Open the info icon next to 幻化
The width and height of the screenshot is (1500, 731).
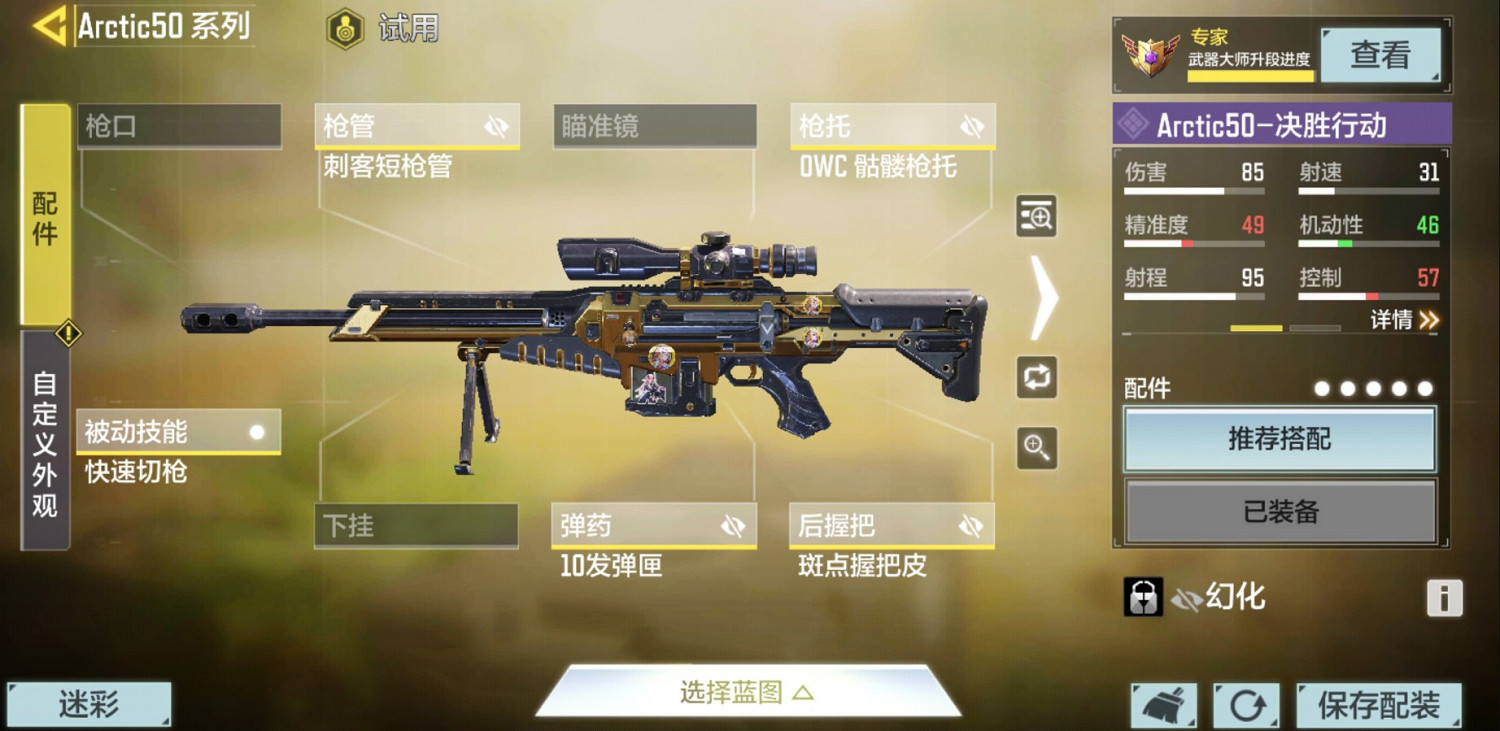[1444, 597]
